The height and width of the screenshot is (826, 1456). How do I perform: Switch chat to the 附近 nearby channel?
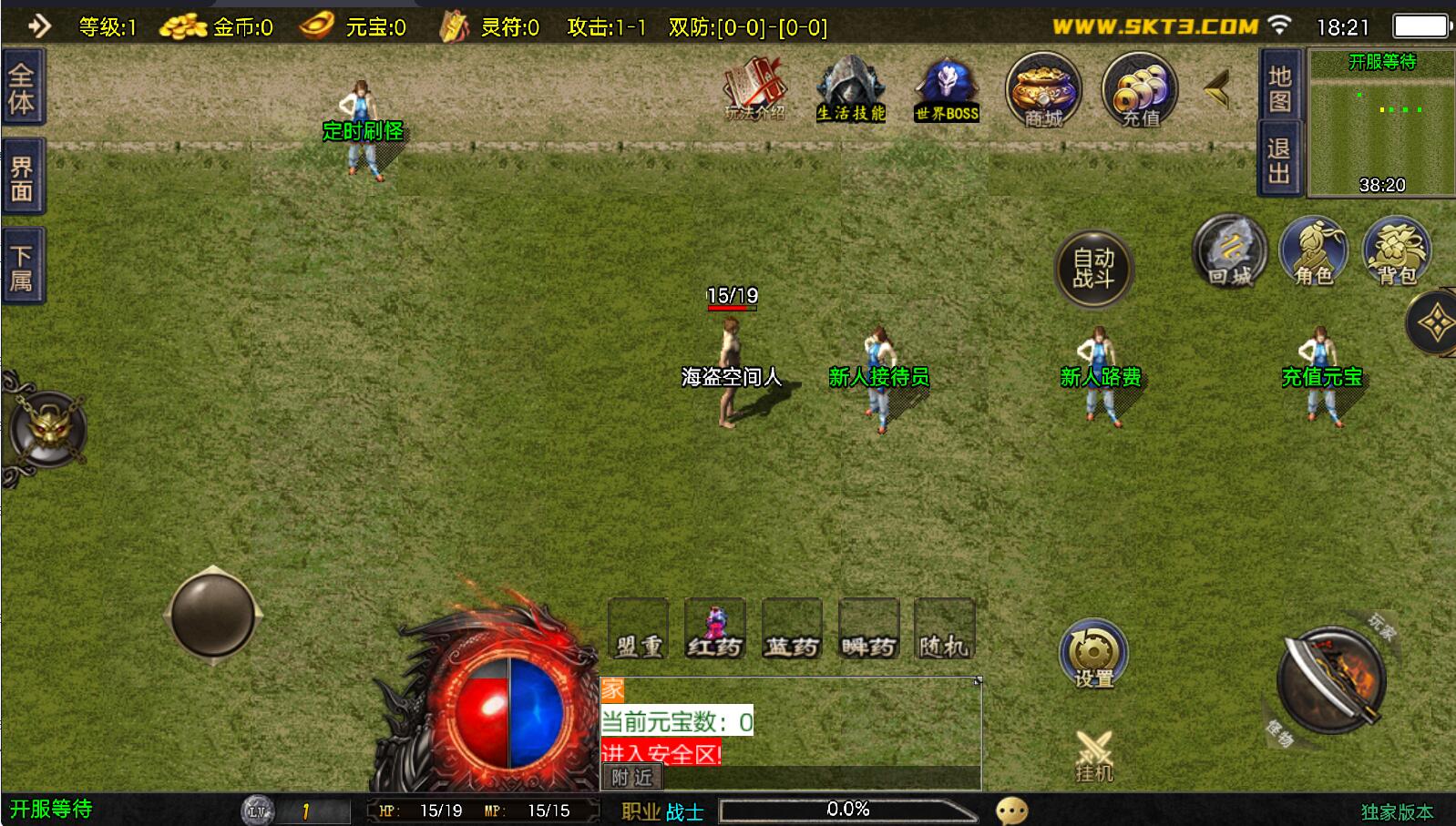(631, 777)
